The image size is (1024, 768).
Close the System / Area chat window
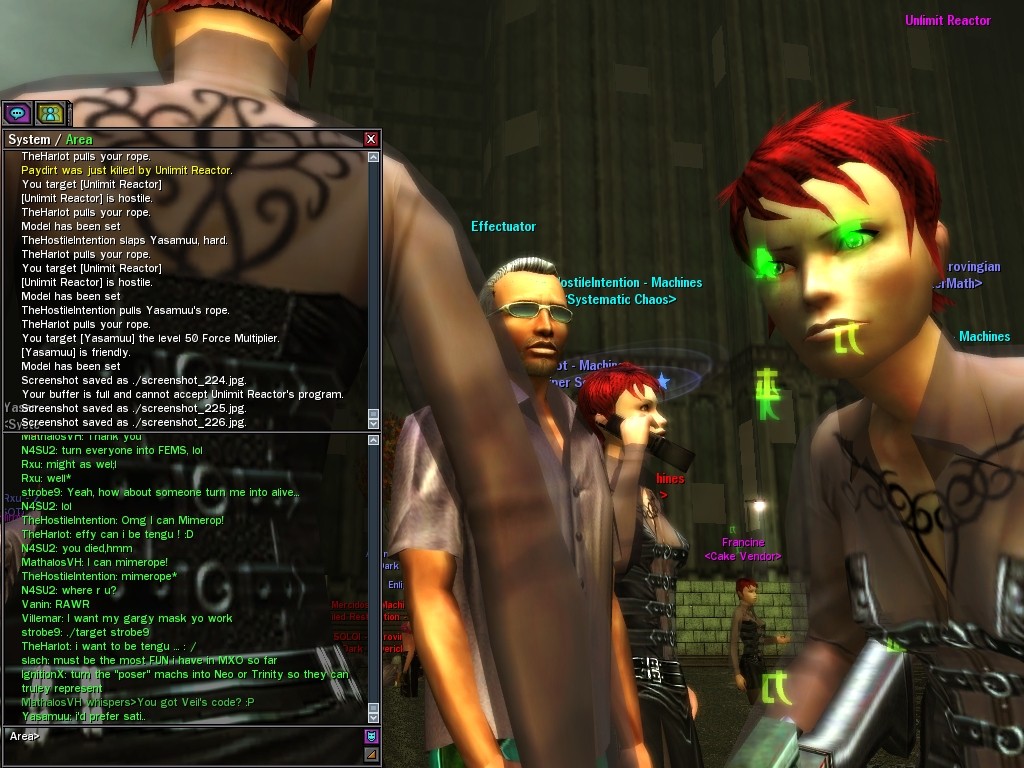371,139
